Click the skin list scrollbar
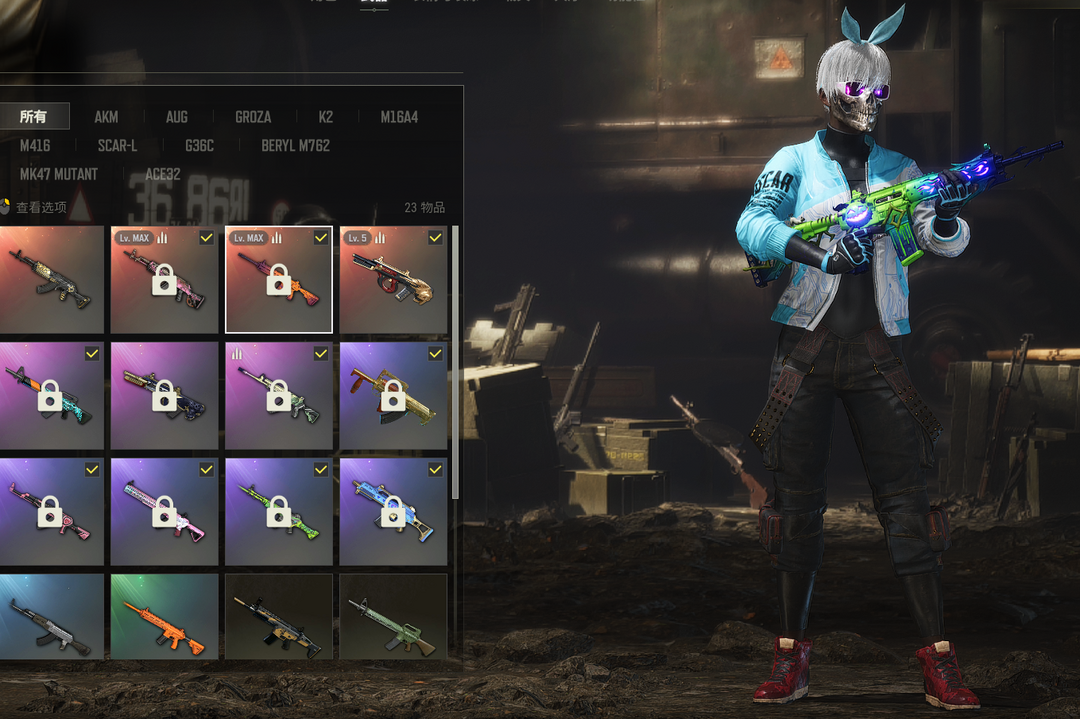Screen dimensions: 1080x719 tap(456, 360)
